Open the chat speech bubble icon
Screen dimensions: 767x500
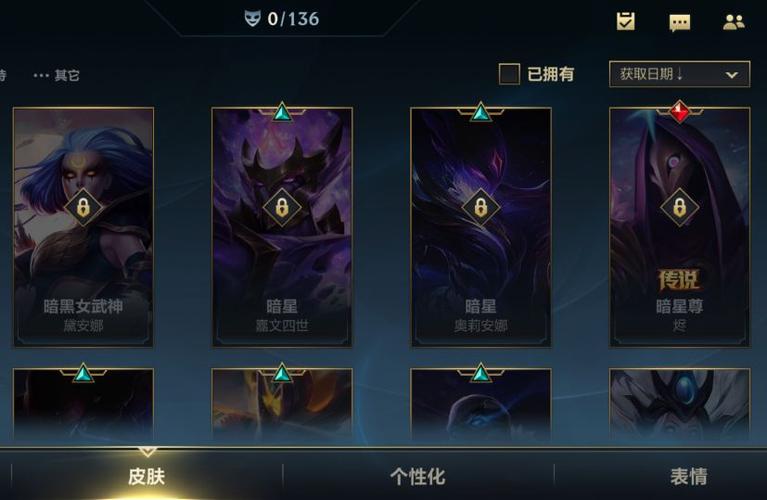(x=680, y=22)
